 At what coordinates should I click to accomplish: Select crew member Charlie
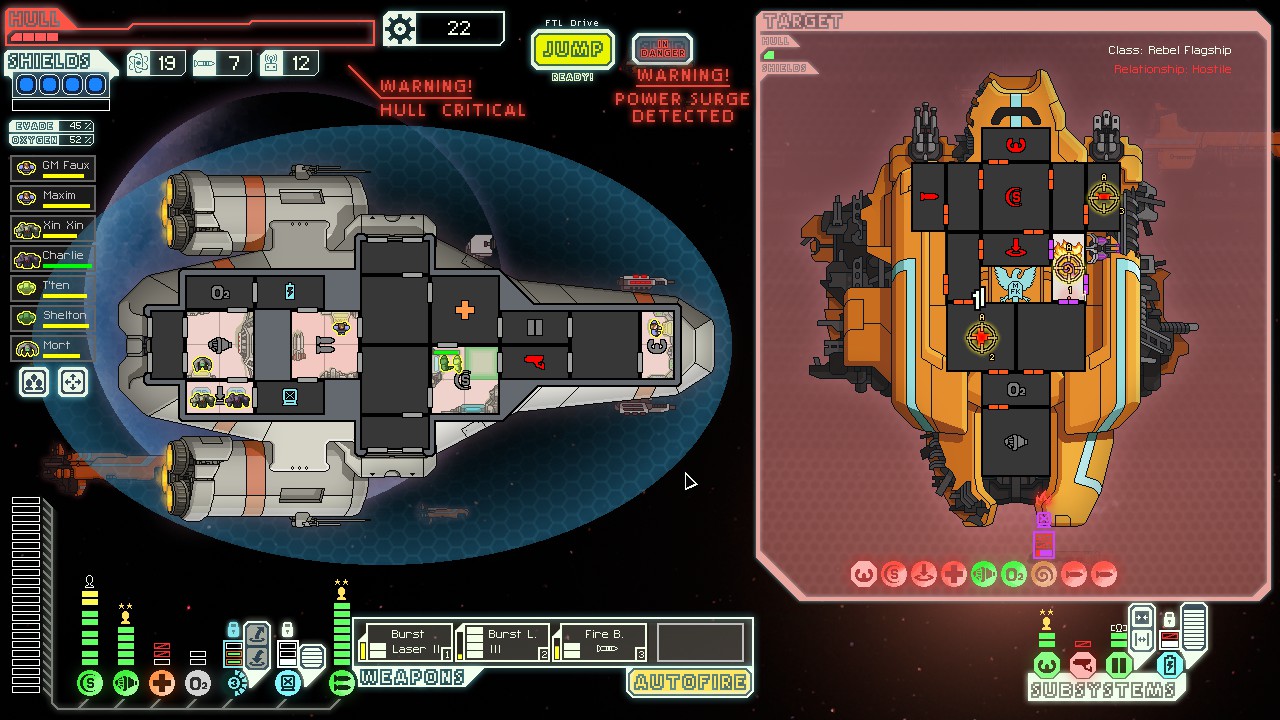click(x=54, y=257)
